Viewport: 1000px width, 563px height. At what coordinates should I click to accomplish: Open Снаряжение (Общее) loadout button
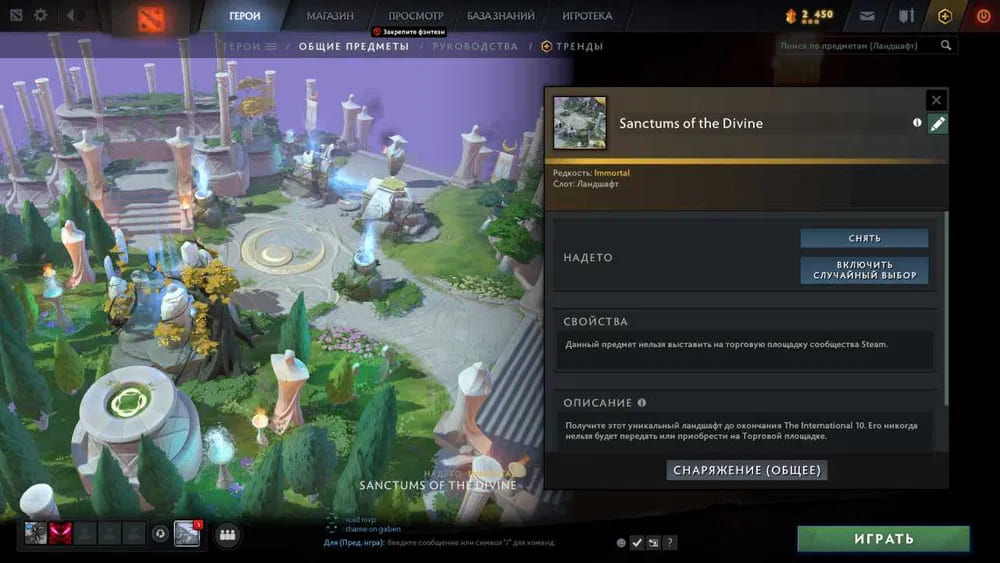pos(747,470)
